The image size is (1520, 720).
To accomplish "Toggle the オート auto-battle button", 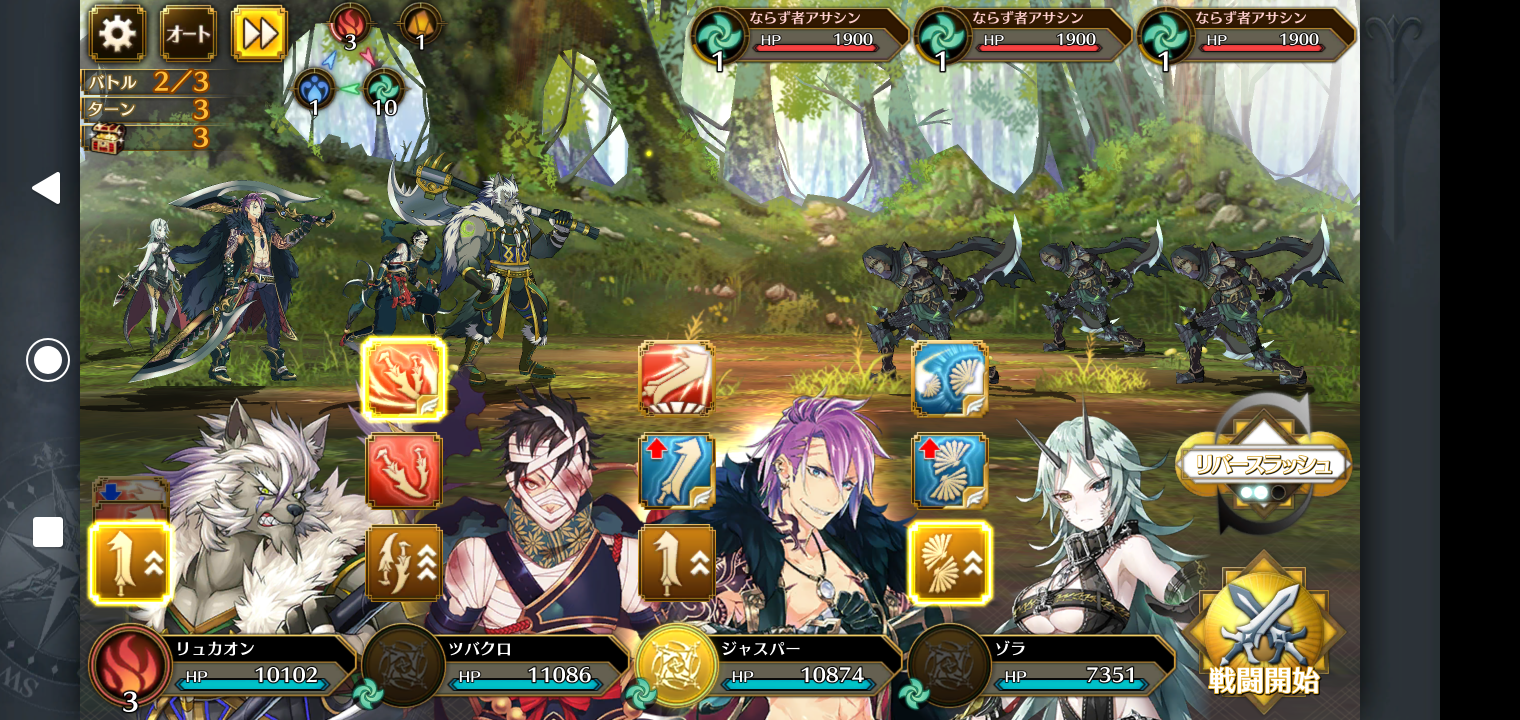I will pyautogui.click(x=188, y=34).
